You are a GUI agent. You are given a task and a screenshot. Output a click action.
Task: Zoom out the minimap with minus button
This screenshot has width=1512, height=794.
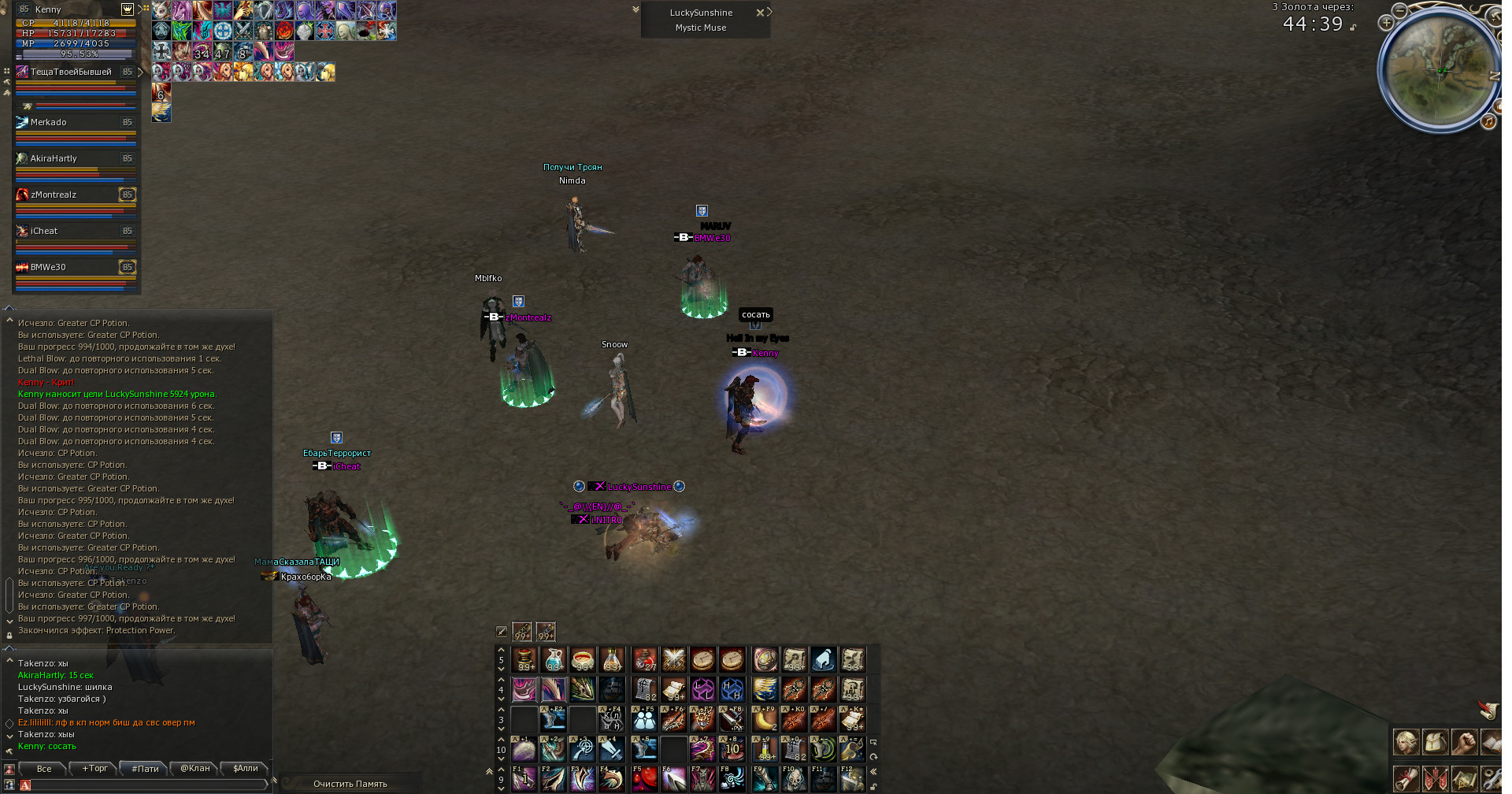pyautogui.click(x=1399, y=10)
